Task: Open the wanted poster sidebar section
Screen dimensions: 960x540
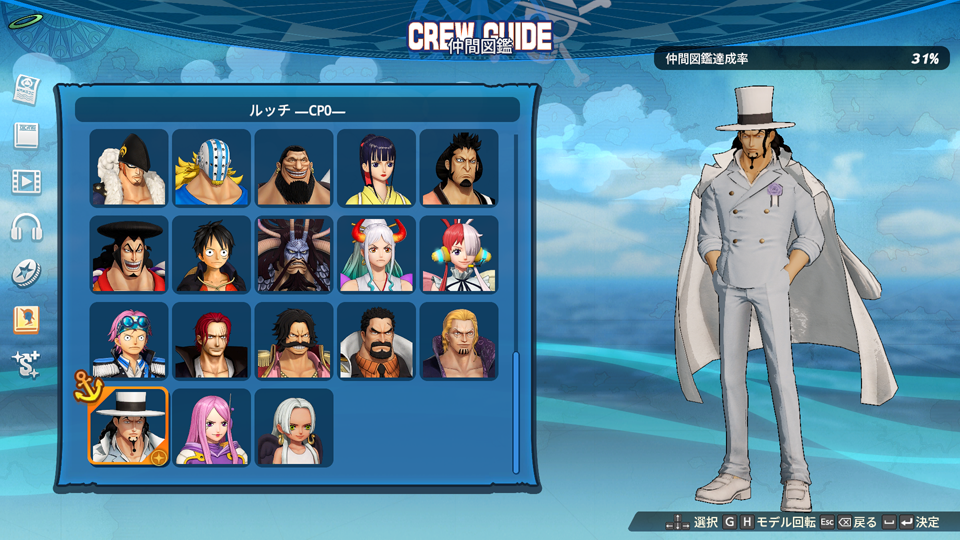Action: (26, 89)
